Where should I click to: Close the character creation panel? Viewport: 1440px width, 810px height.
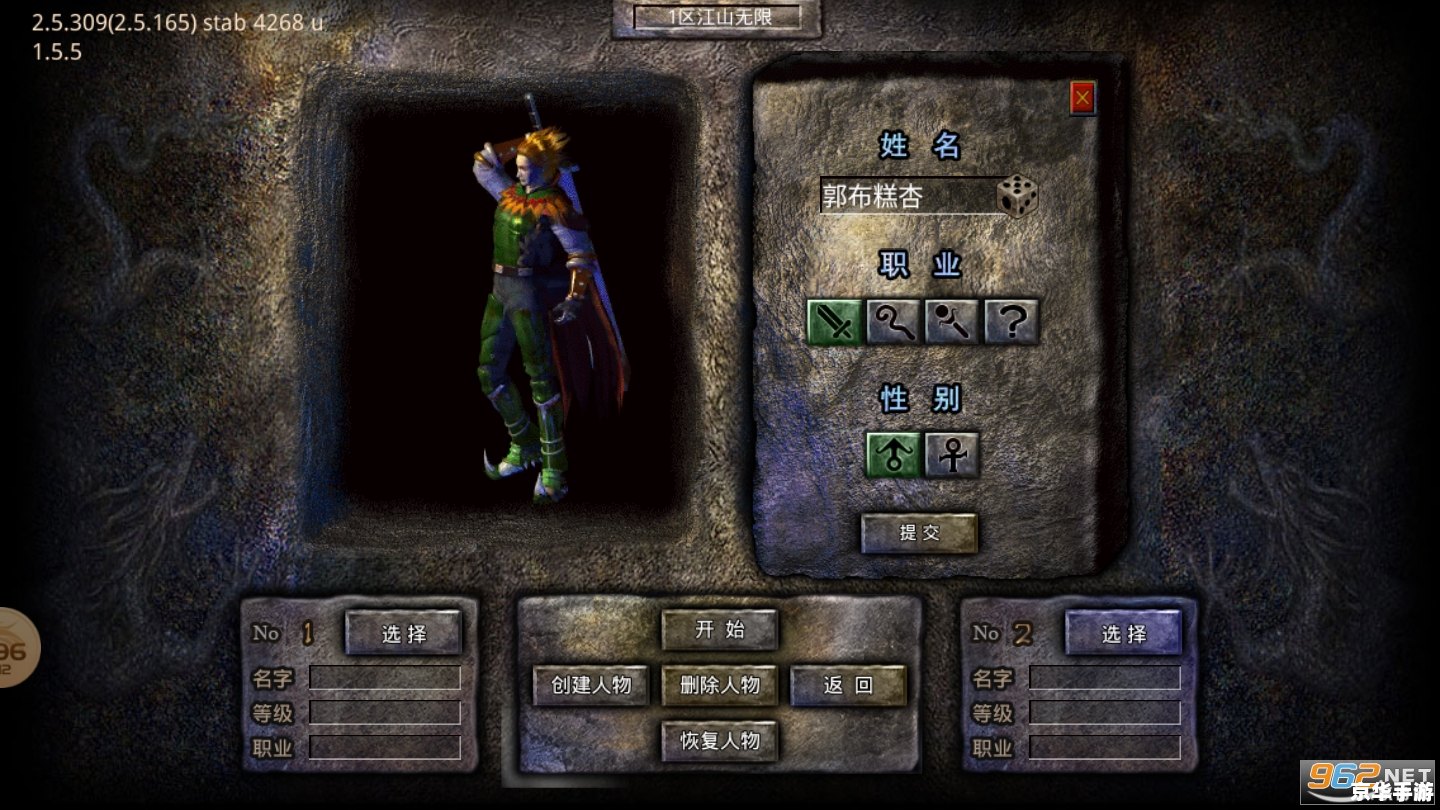pyautogui.click(x=1082, y=98)
